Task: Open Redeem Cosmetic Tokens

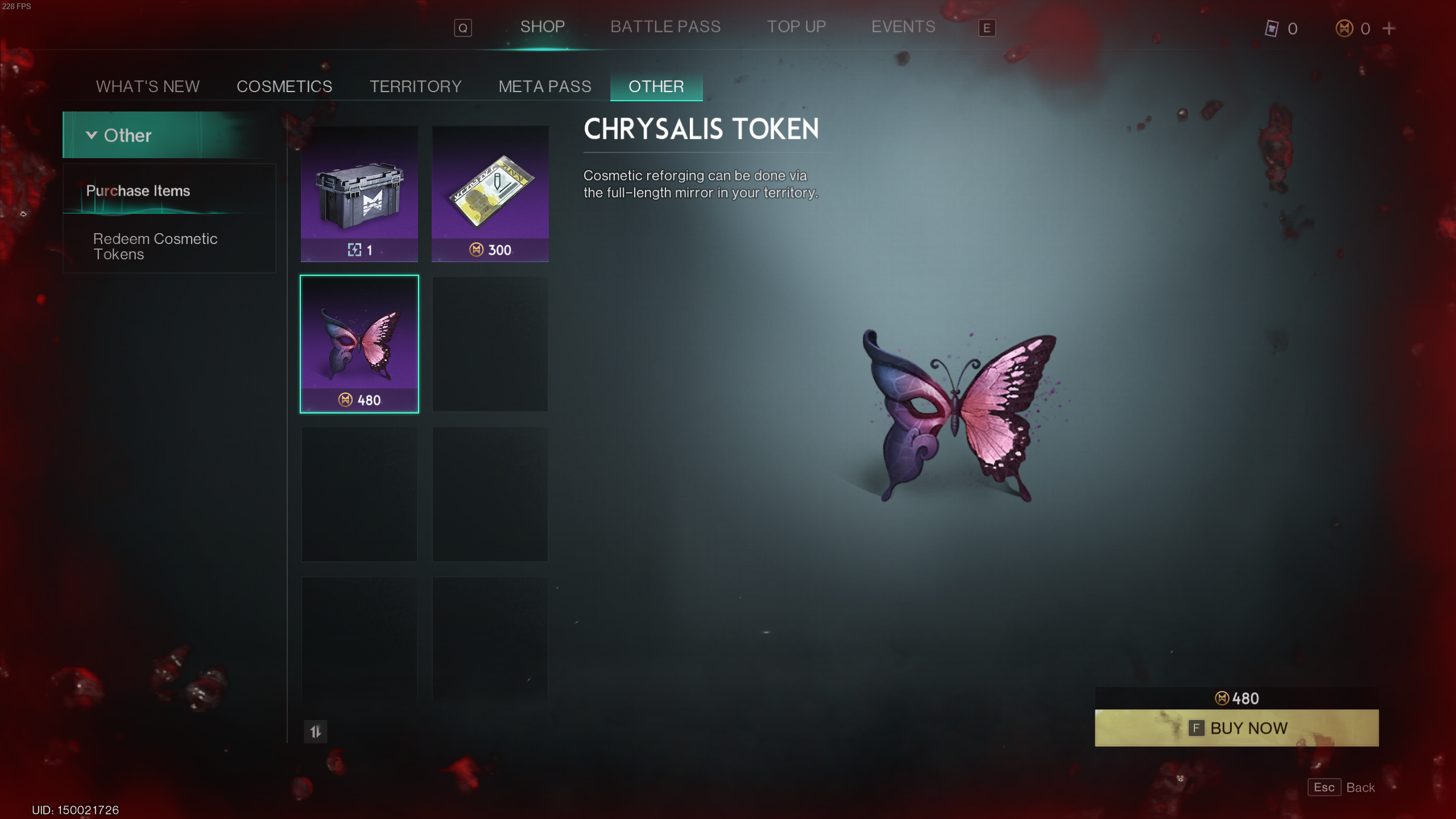Action: tap(155, 246)
